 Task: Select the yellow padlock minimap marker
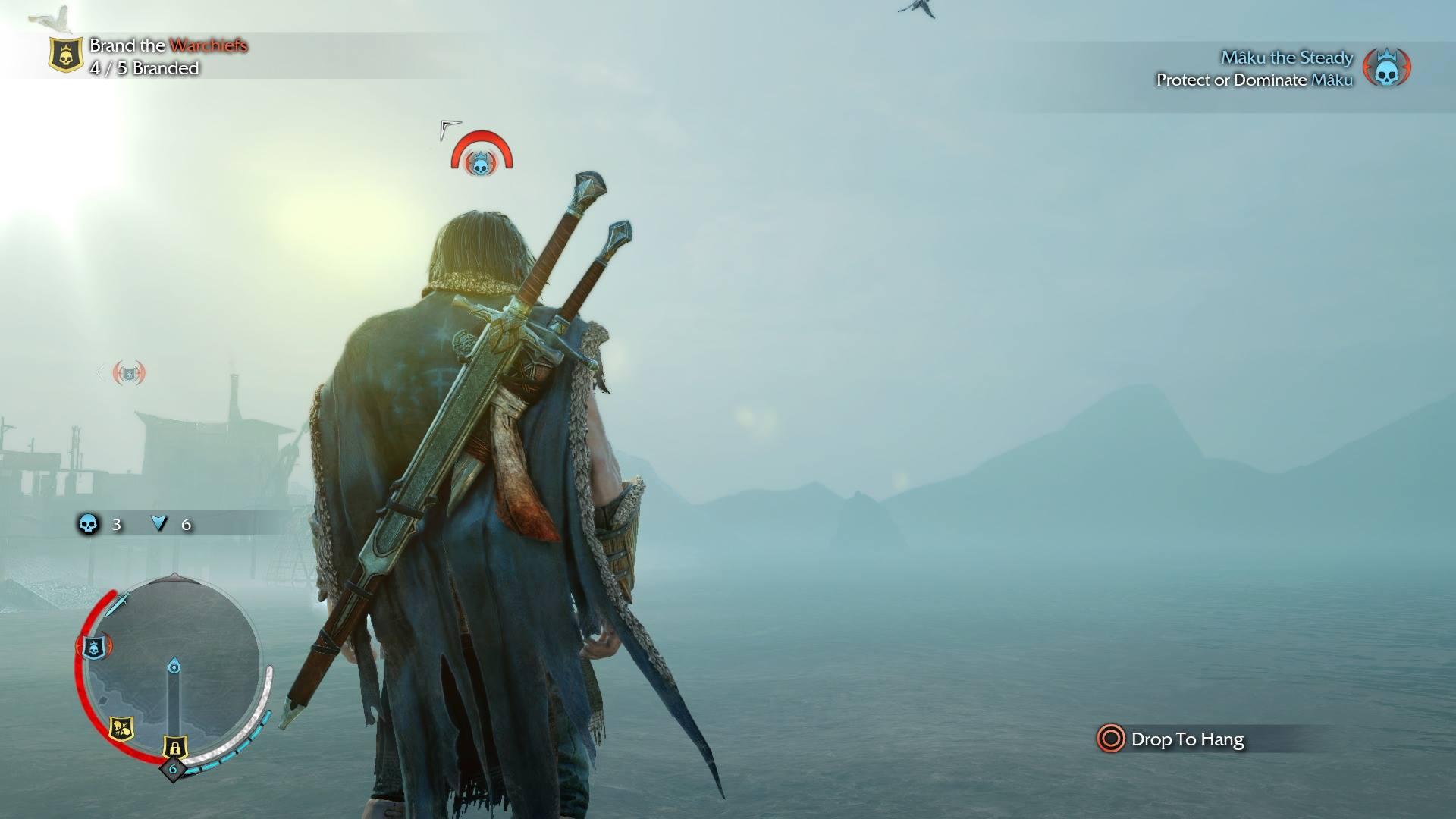[x=175, y=747]
